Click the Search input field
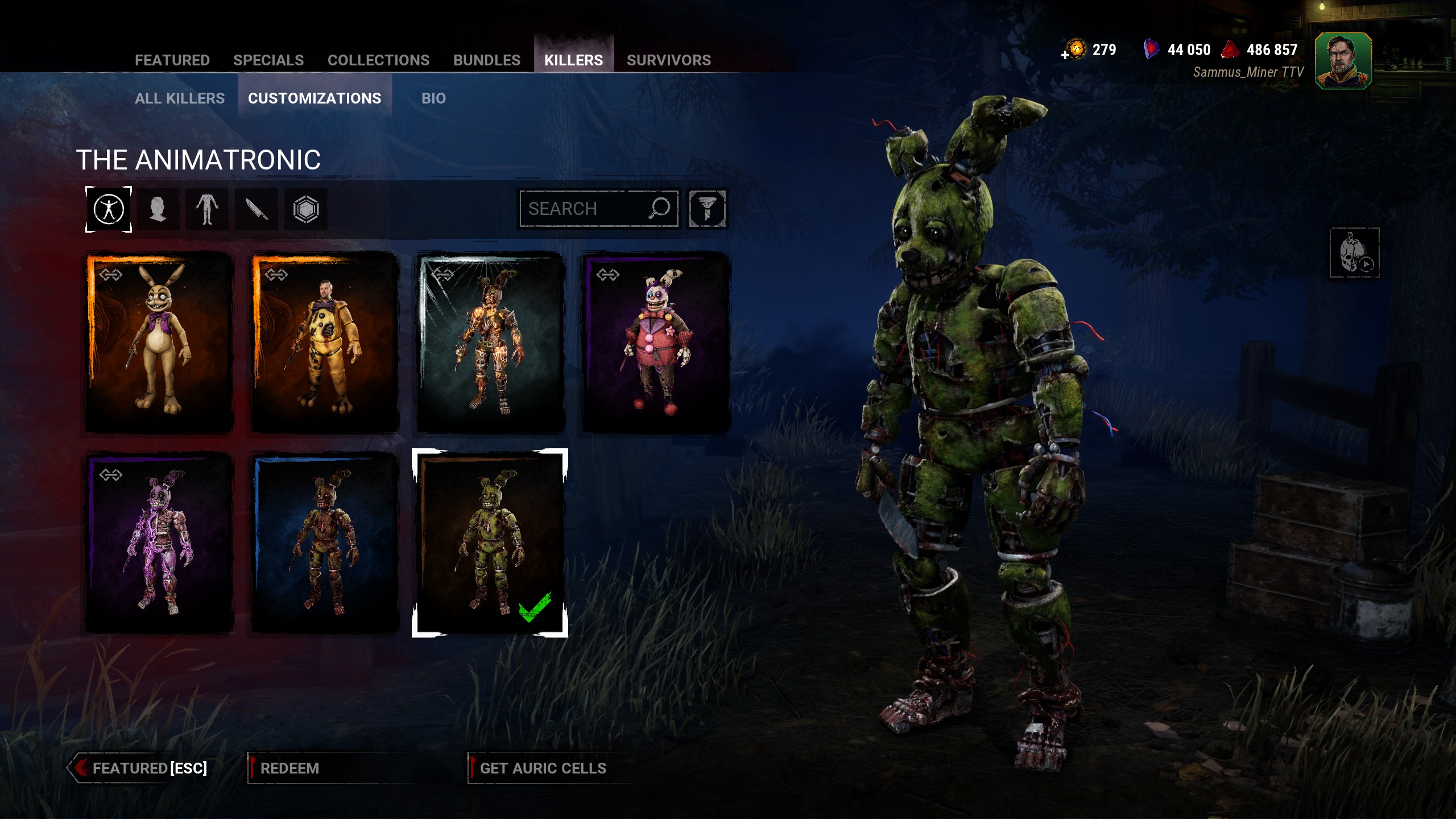This screenshot has width=1456, height=819. pos(586,209)
